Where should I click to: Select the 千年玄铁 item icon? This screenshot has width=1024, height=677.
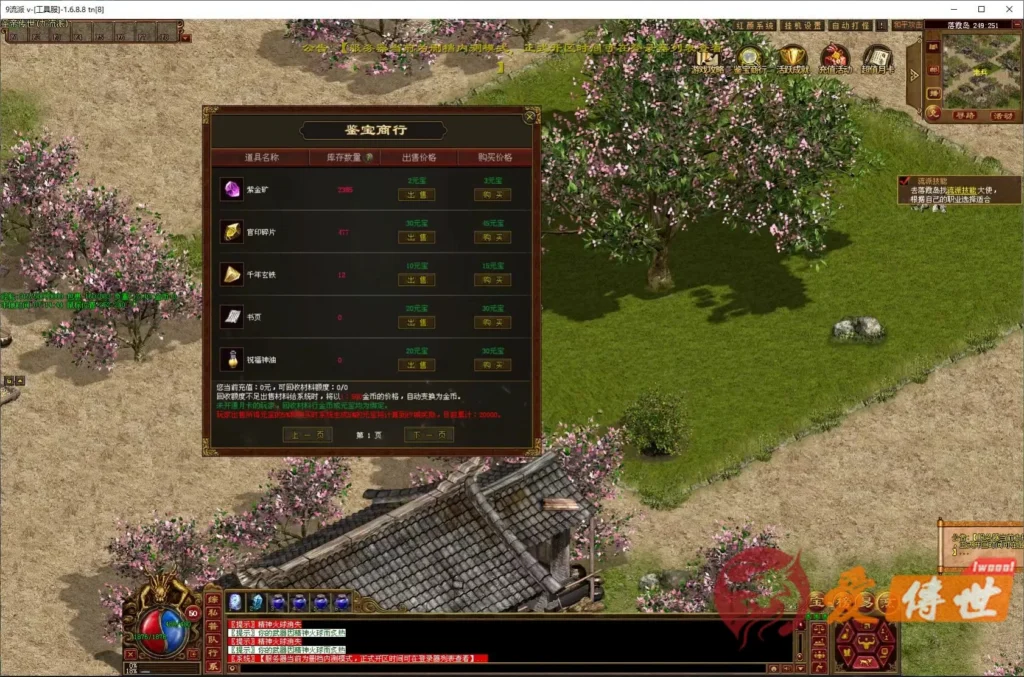(x=232, y=273)
